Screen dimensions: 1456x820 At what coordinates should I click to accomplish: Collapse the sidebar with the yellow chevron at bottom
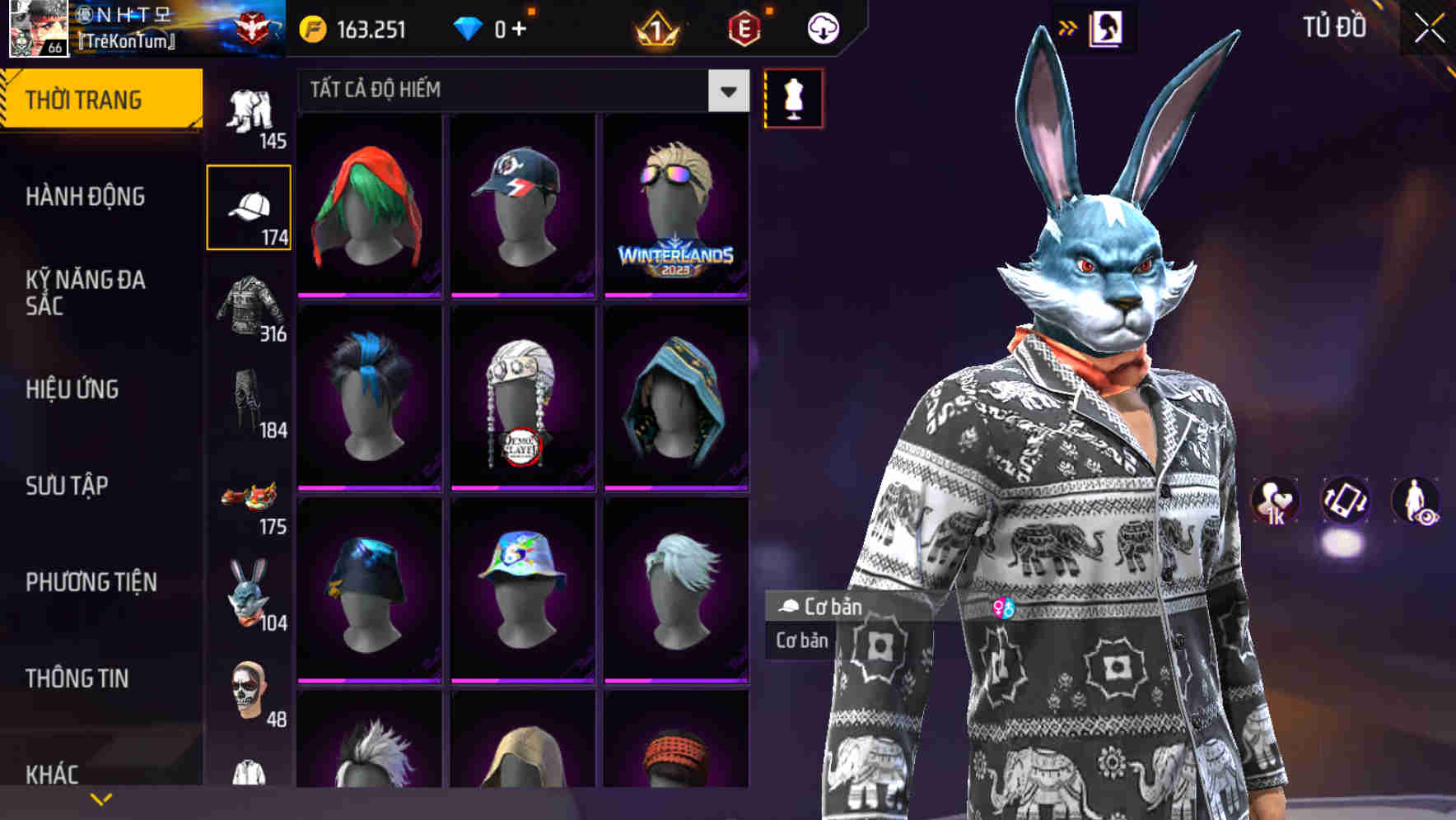tap(99, 799)
